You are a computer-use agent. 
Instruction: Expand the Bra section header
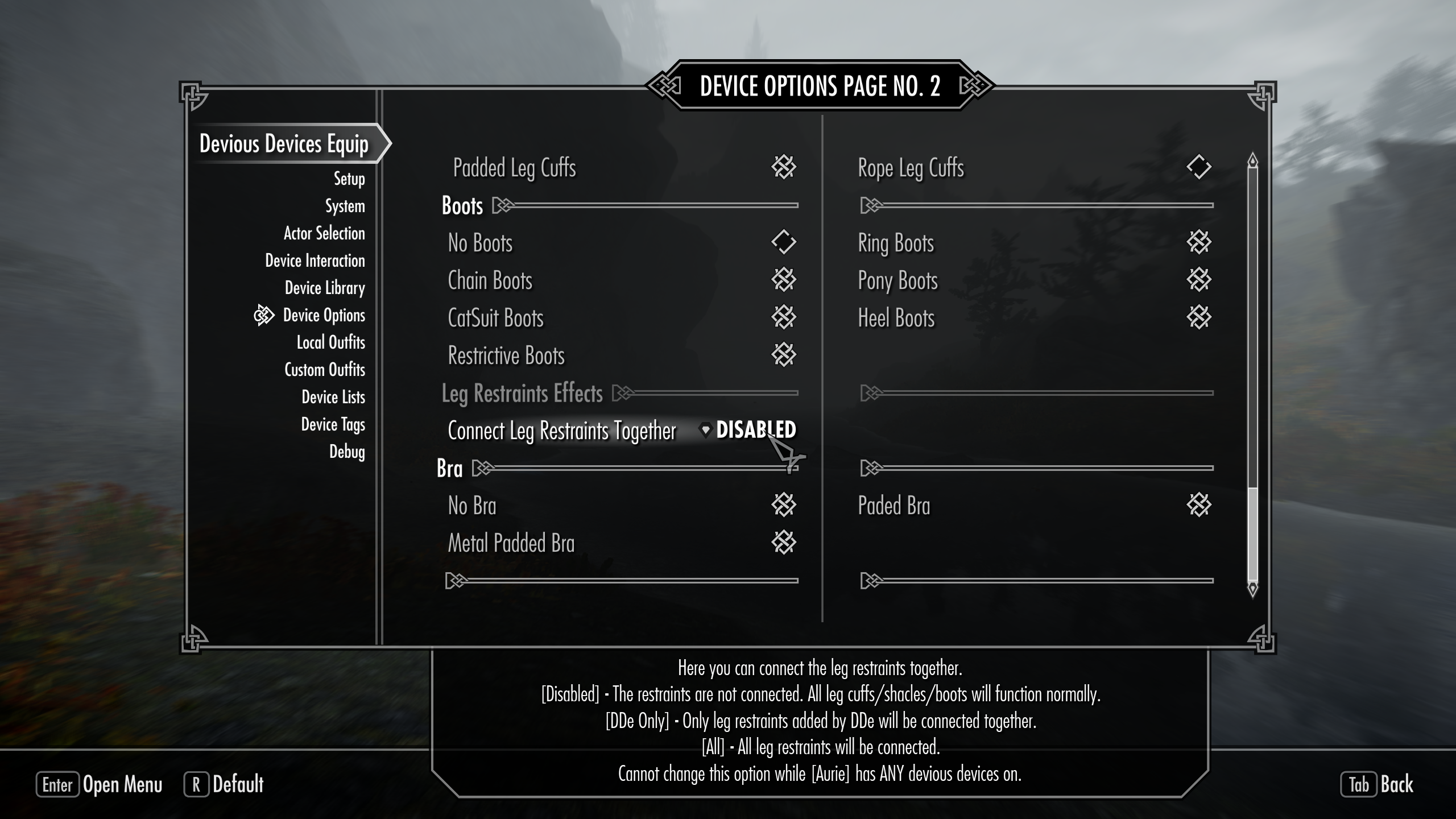[452, 468]
